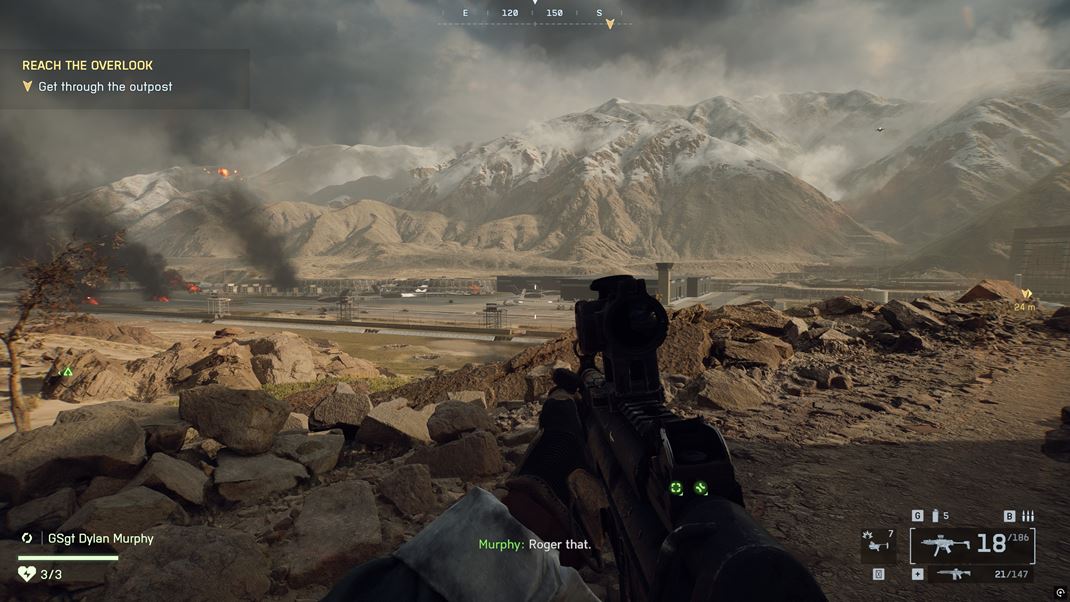Click the heart revive charges icon

tap(27, 574)
